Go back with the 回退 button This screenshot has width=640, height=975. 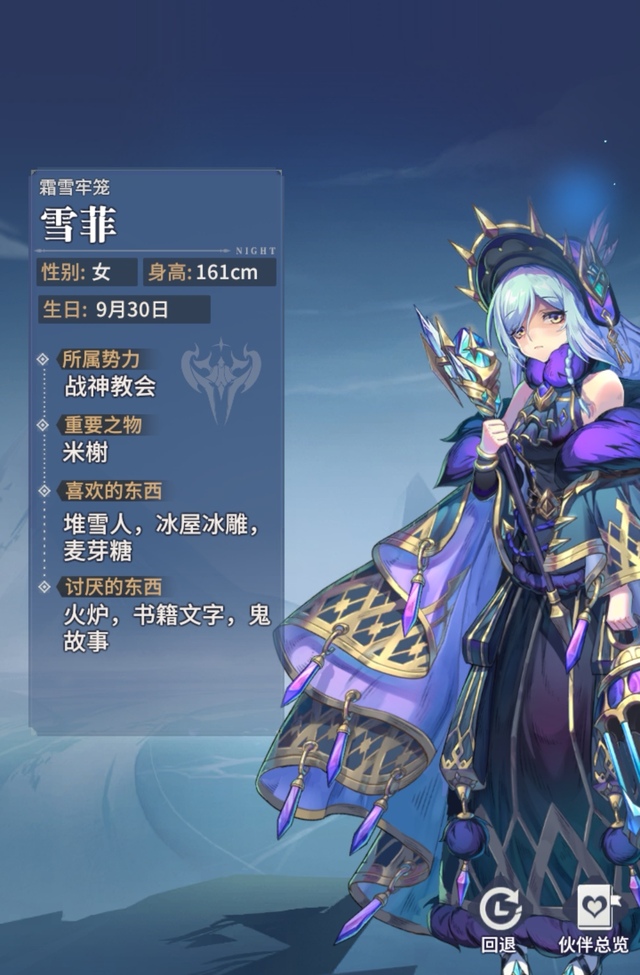click(500, 916)
